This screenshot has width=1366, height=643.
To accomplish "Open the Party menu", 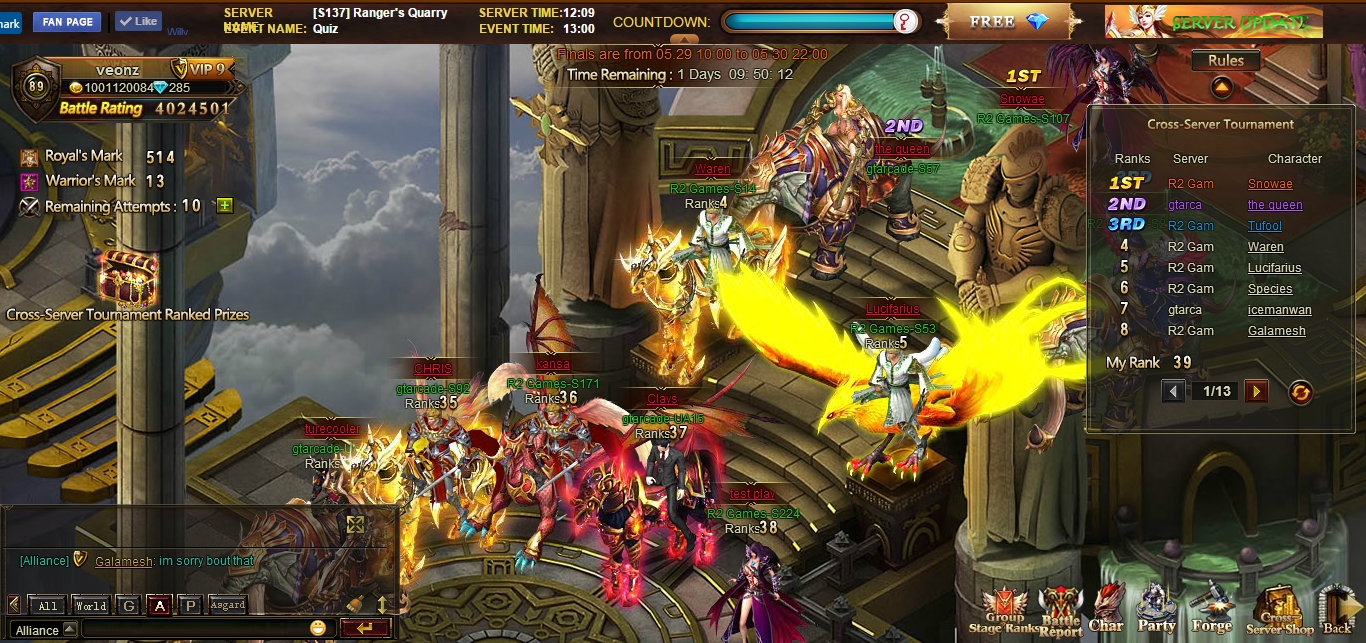I will click(x=1156, y=610).
